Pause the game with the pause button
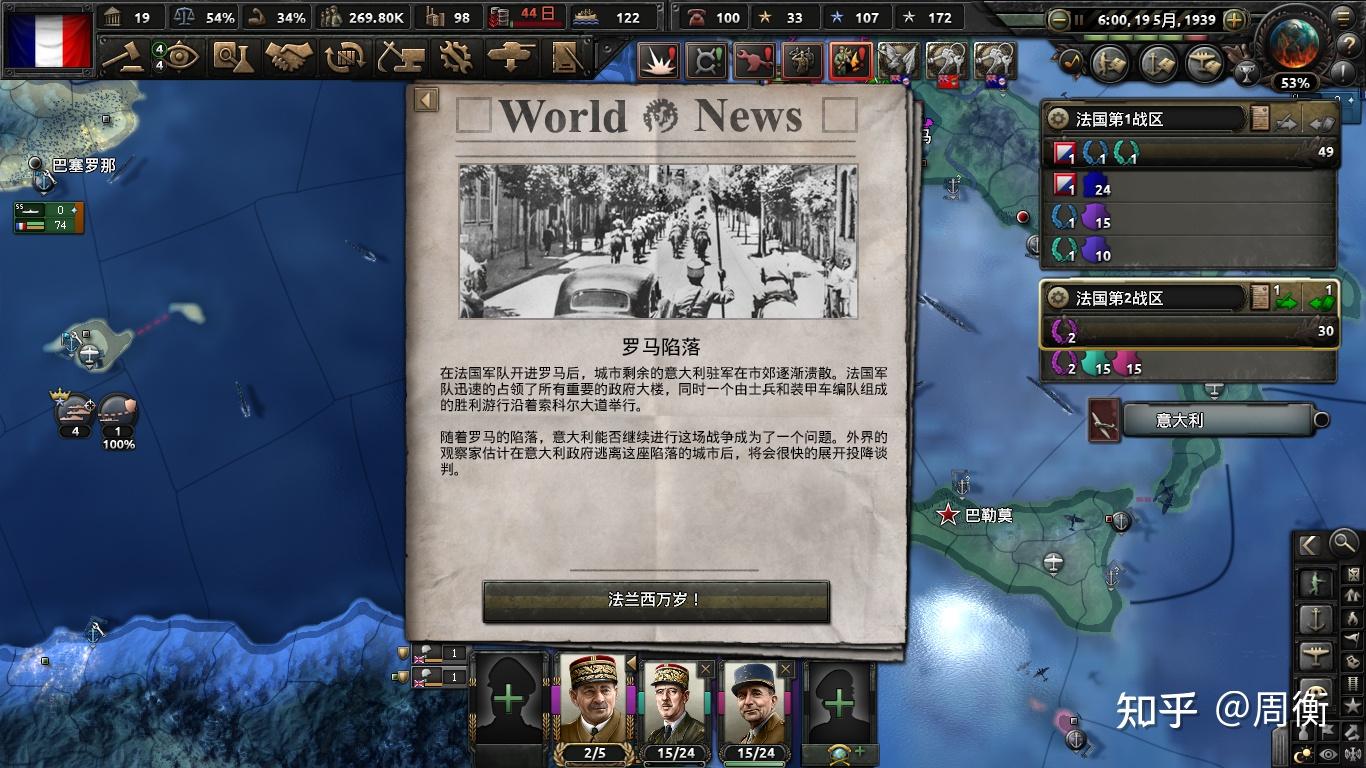1366x768 pixels. click(x=1078, y=20)
